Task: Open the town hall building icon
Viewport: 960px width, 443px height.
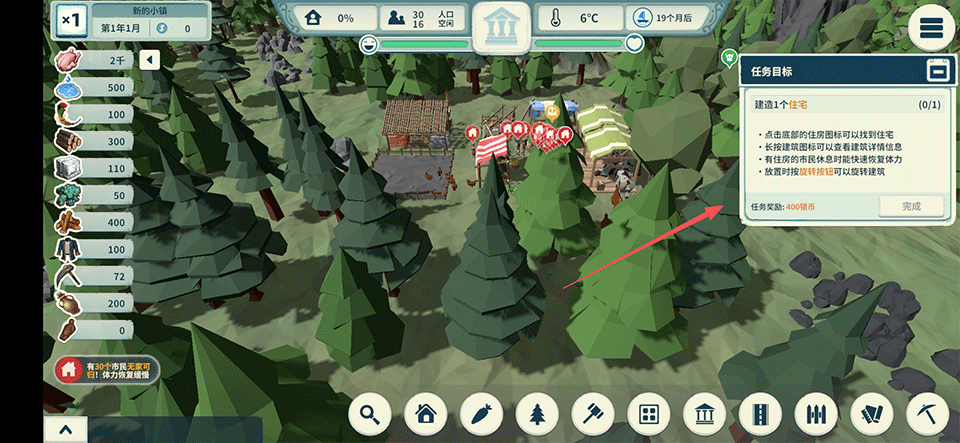Action: click(503, 28)
